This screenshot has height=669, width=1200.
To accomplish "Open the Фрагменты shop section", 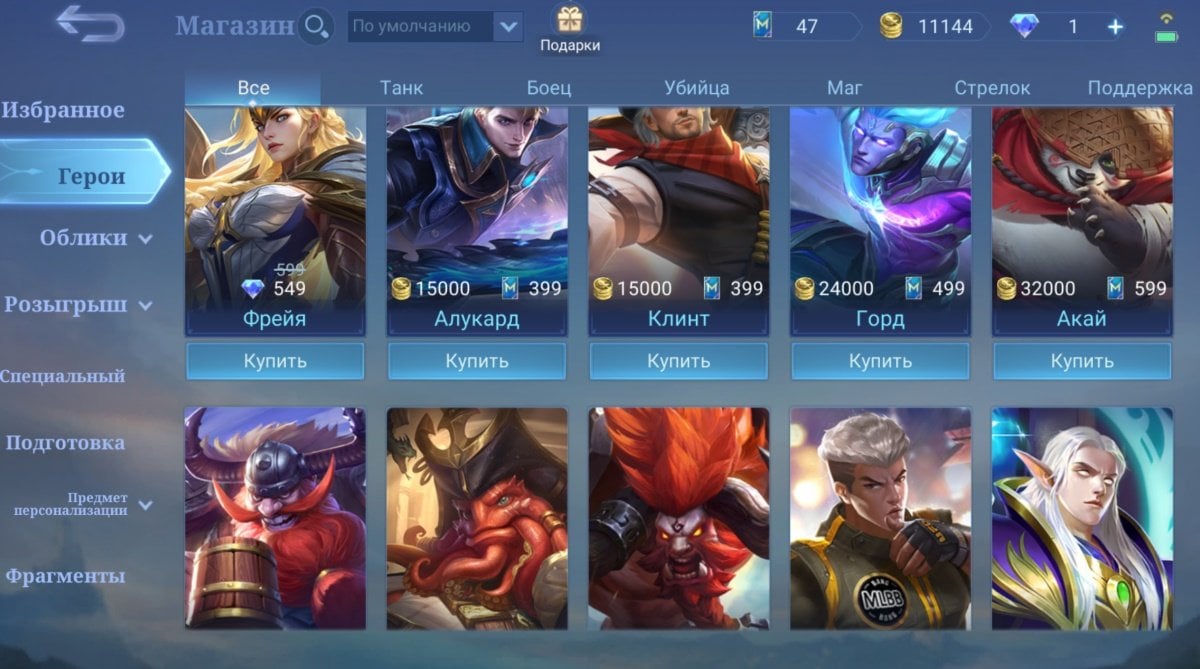I will [x=65, y=576].
